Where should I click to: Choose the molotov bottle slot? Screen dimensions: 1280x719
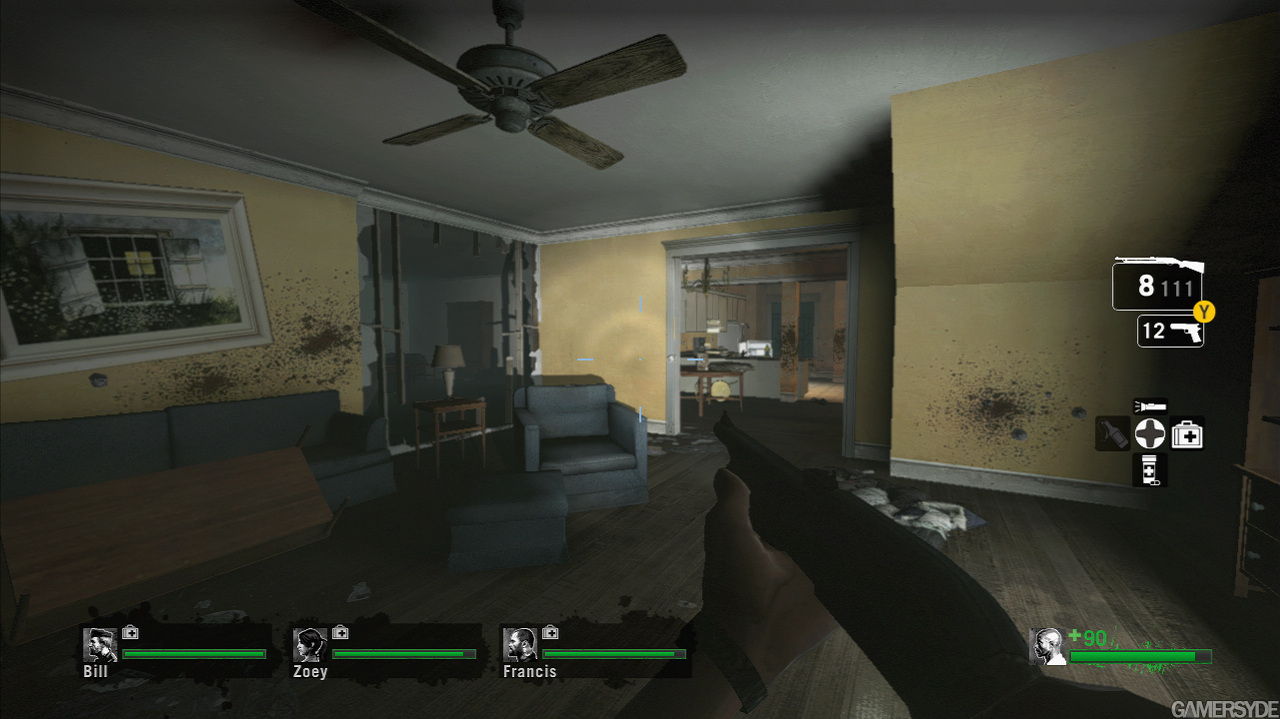point(1112,434)
